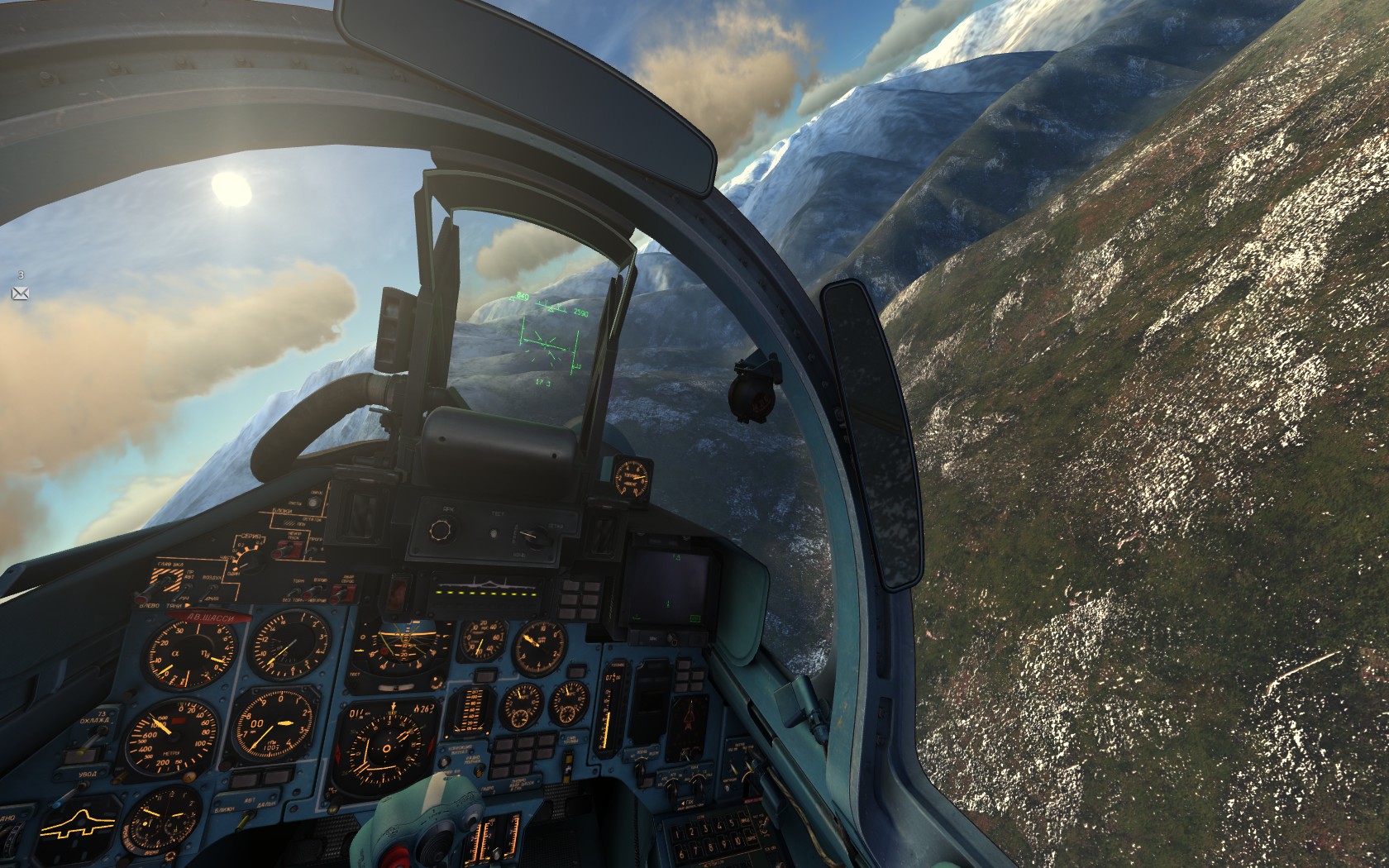Open the unread messages envelope icon
Screen dimensions: 1389x868
pos(20,293)
